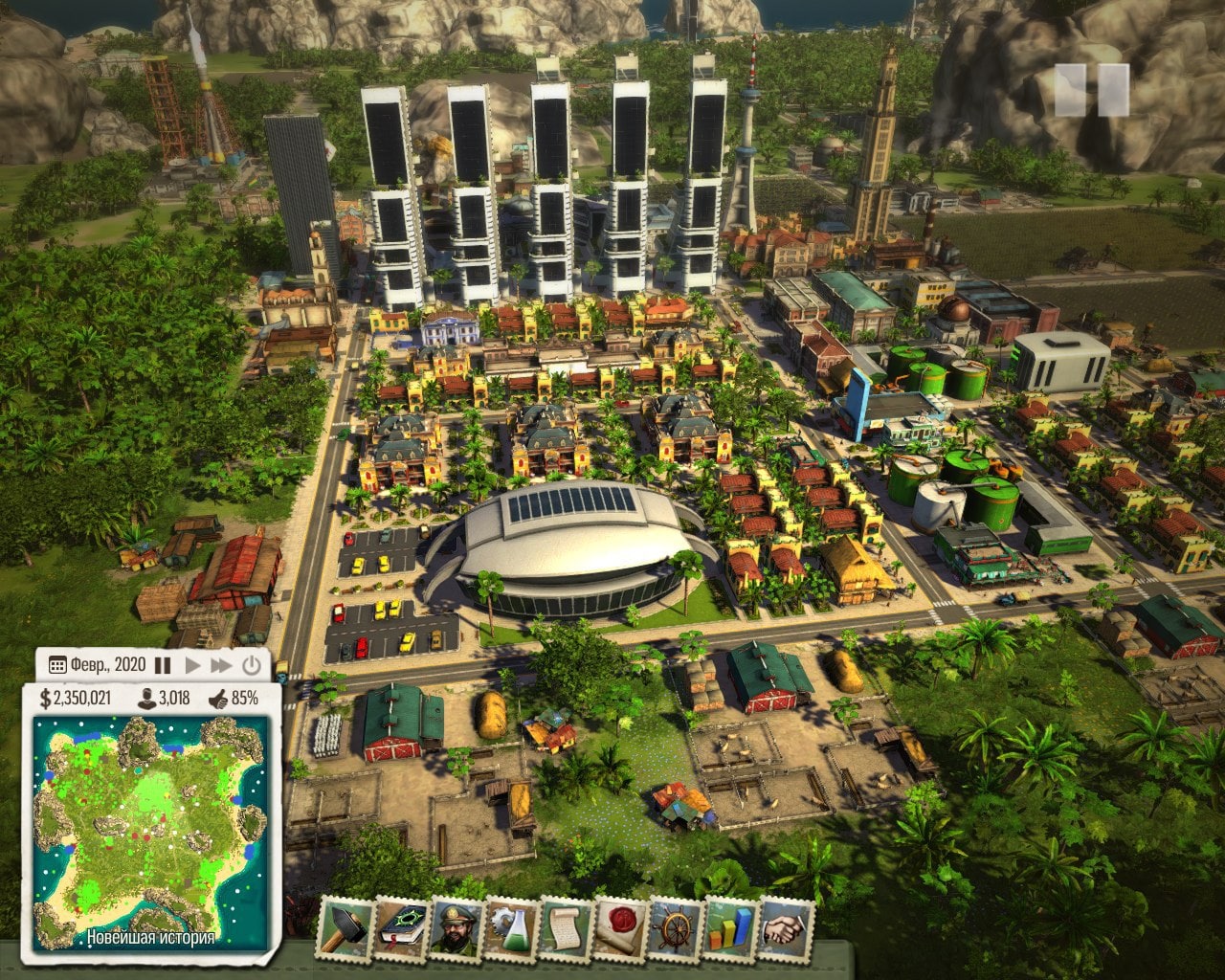1225x980 pixels.
Task: Set normal speed with the play arrow
Action: tap(192, 665)
